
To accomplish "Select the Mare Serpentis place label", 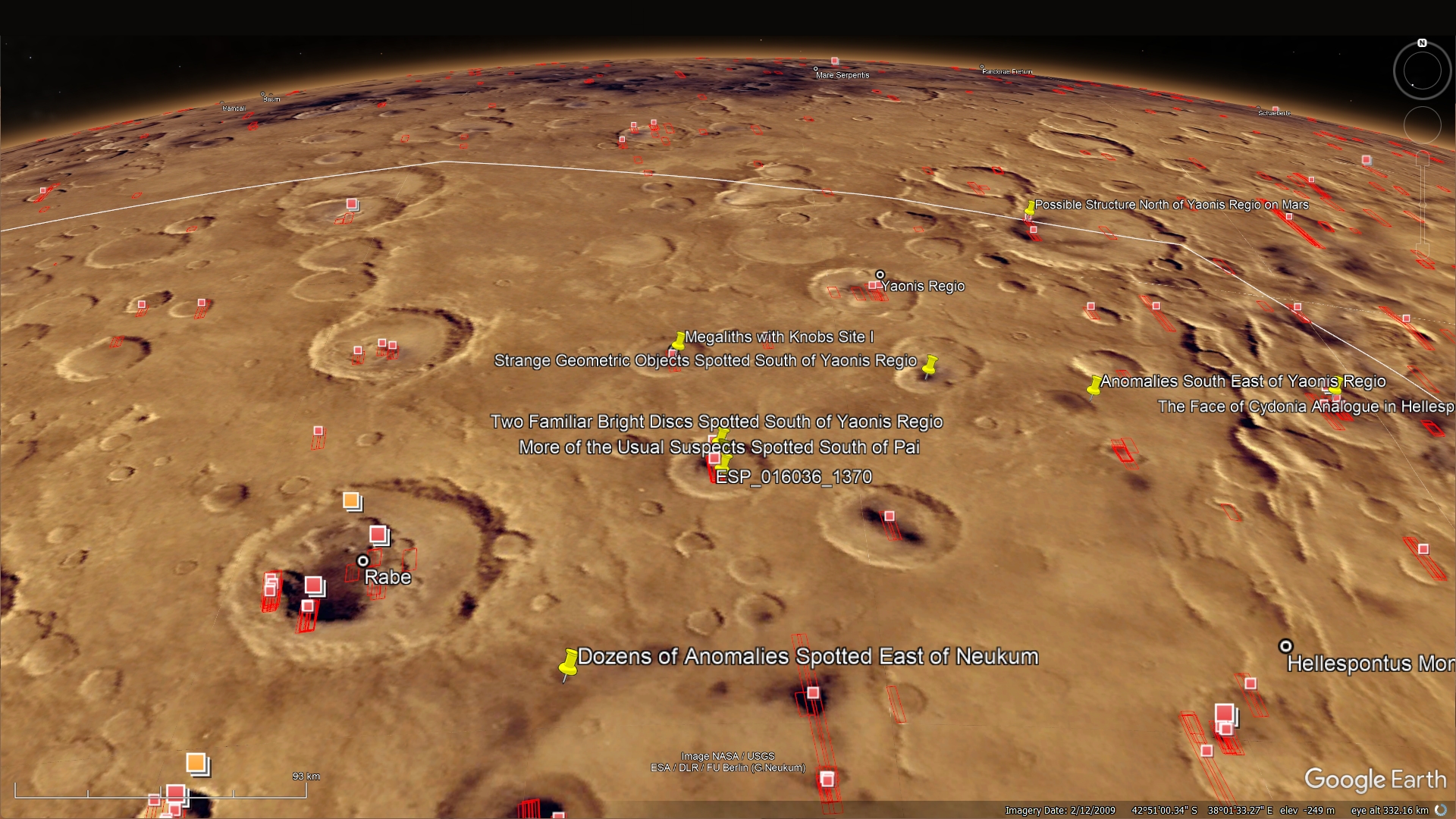I will tap(842, 75).
